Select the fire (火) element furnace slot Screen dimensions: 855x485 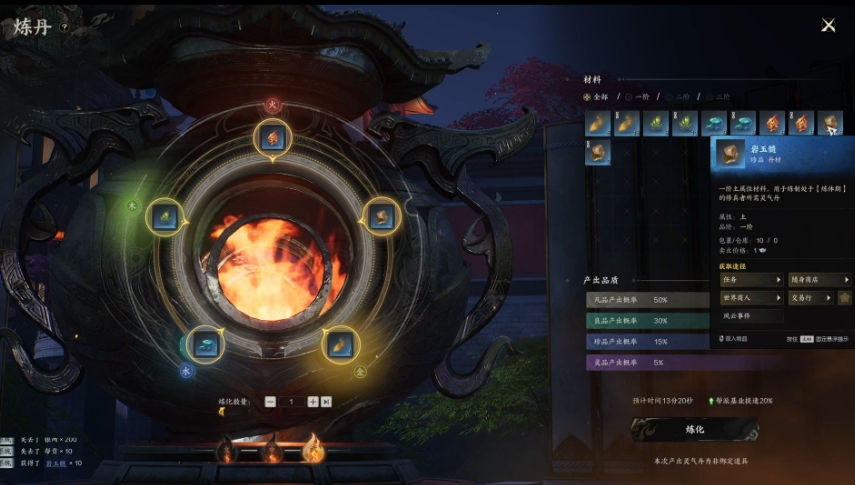[272, 138]
